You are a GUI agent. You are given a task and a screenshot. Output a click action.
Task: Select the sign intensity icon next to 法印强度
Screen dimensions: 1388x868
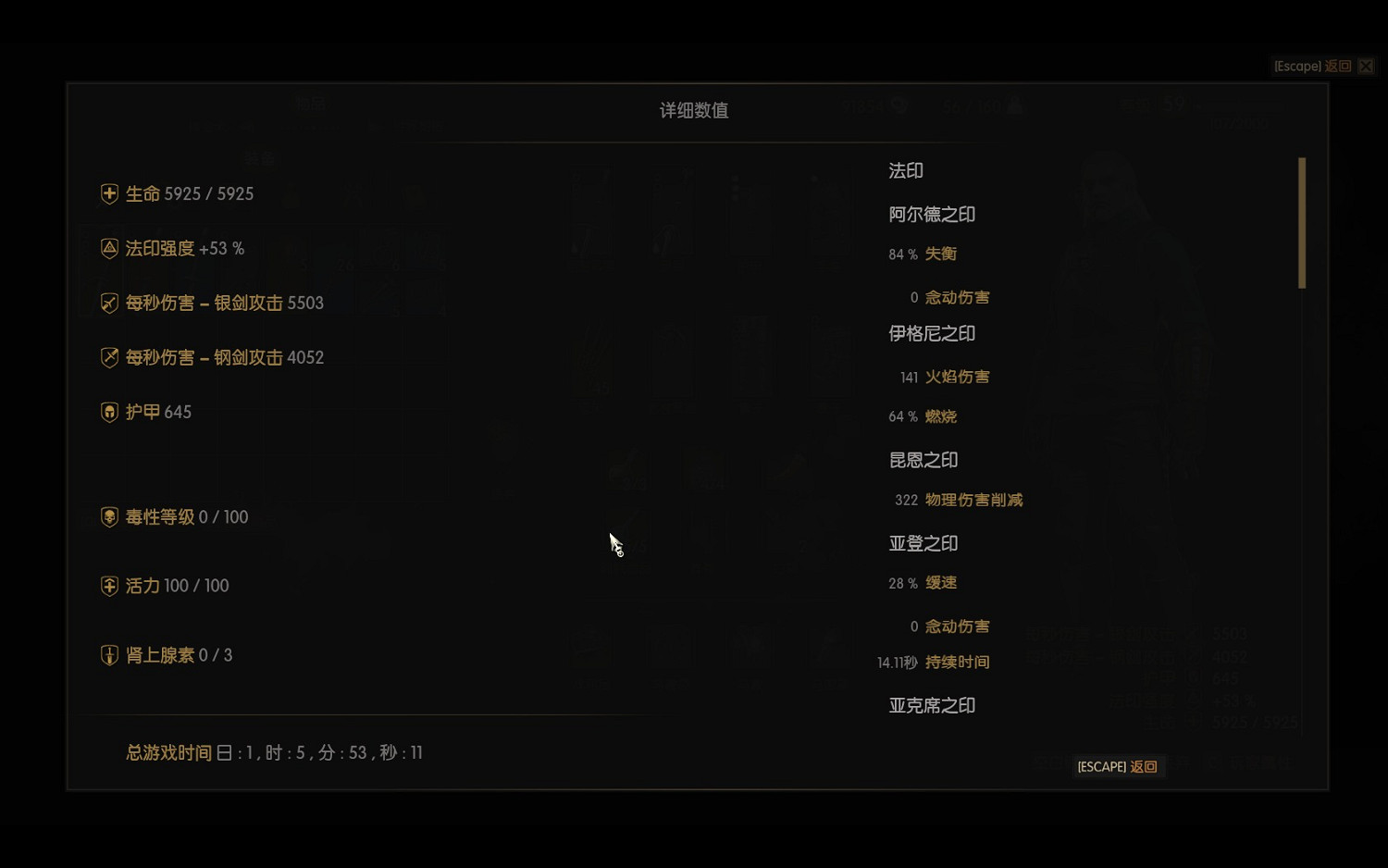coord(108,248)
